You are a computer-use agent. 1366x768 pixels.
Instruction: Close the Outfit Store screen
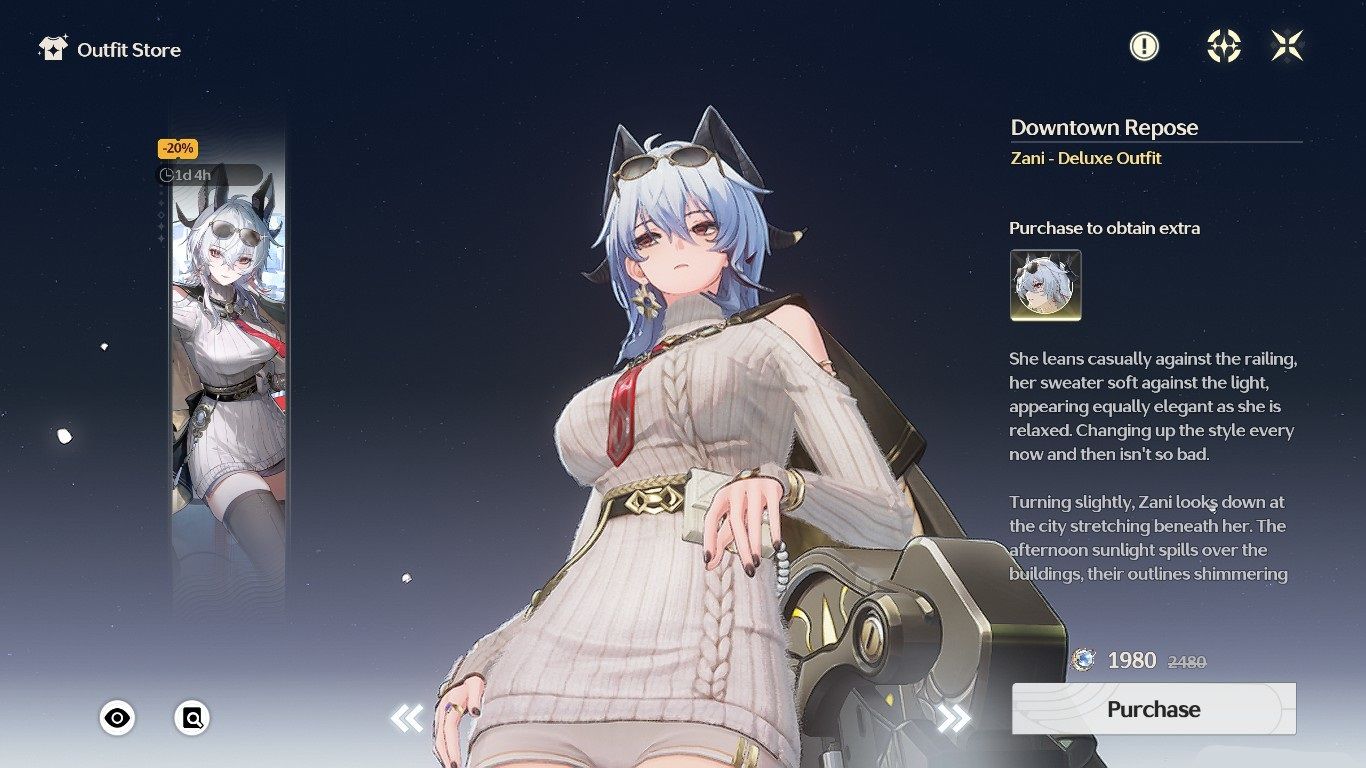[1287, 46]
